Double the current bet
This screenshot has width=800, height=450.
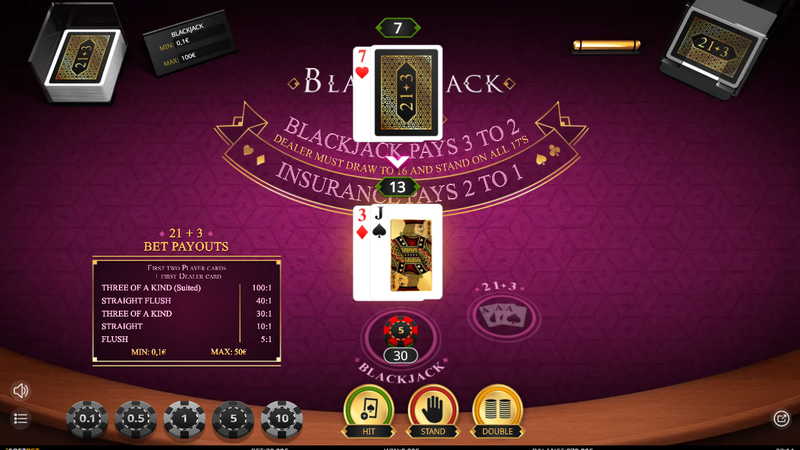coord(497,409)
